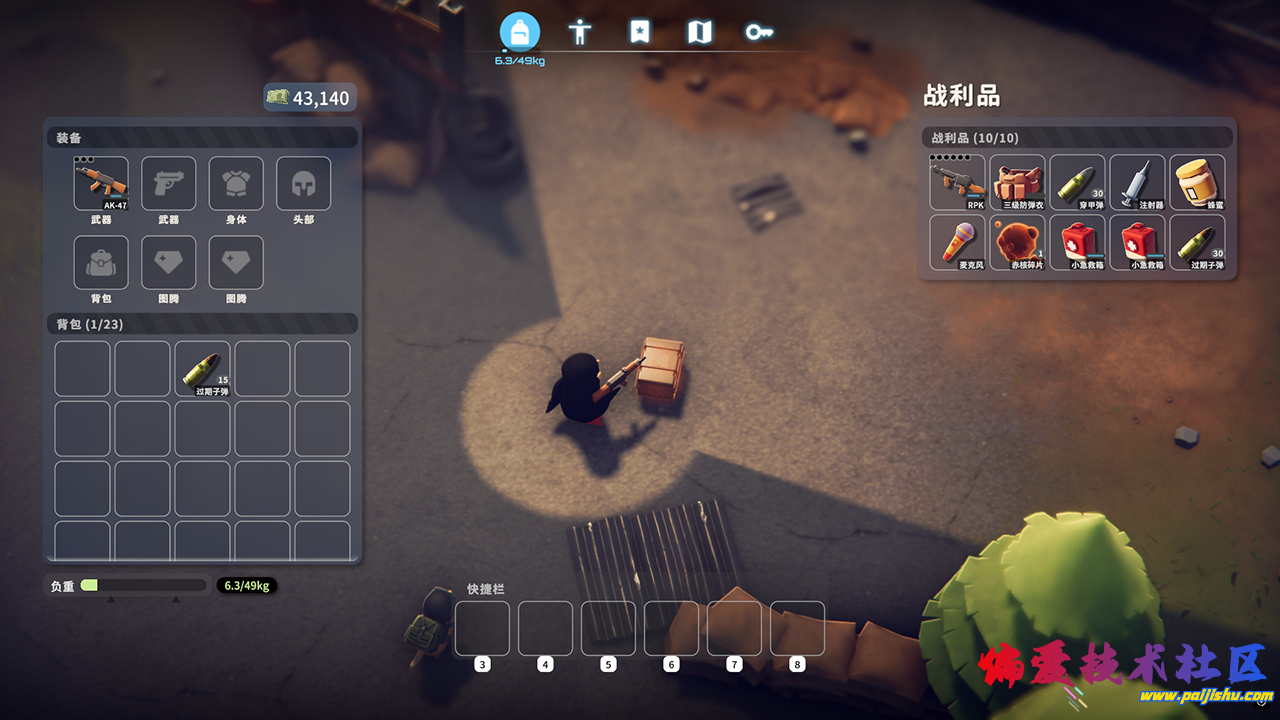This screenshot has width=1280, height=720.
Task: Select the microphone loot item
Action: (957, 242)
